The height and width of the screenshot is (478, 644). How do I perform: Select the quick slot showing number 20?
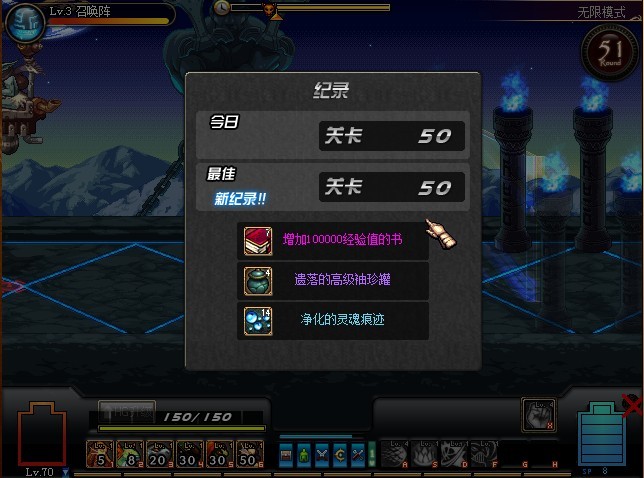click(x=158, y=454)
